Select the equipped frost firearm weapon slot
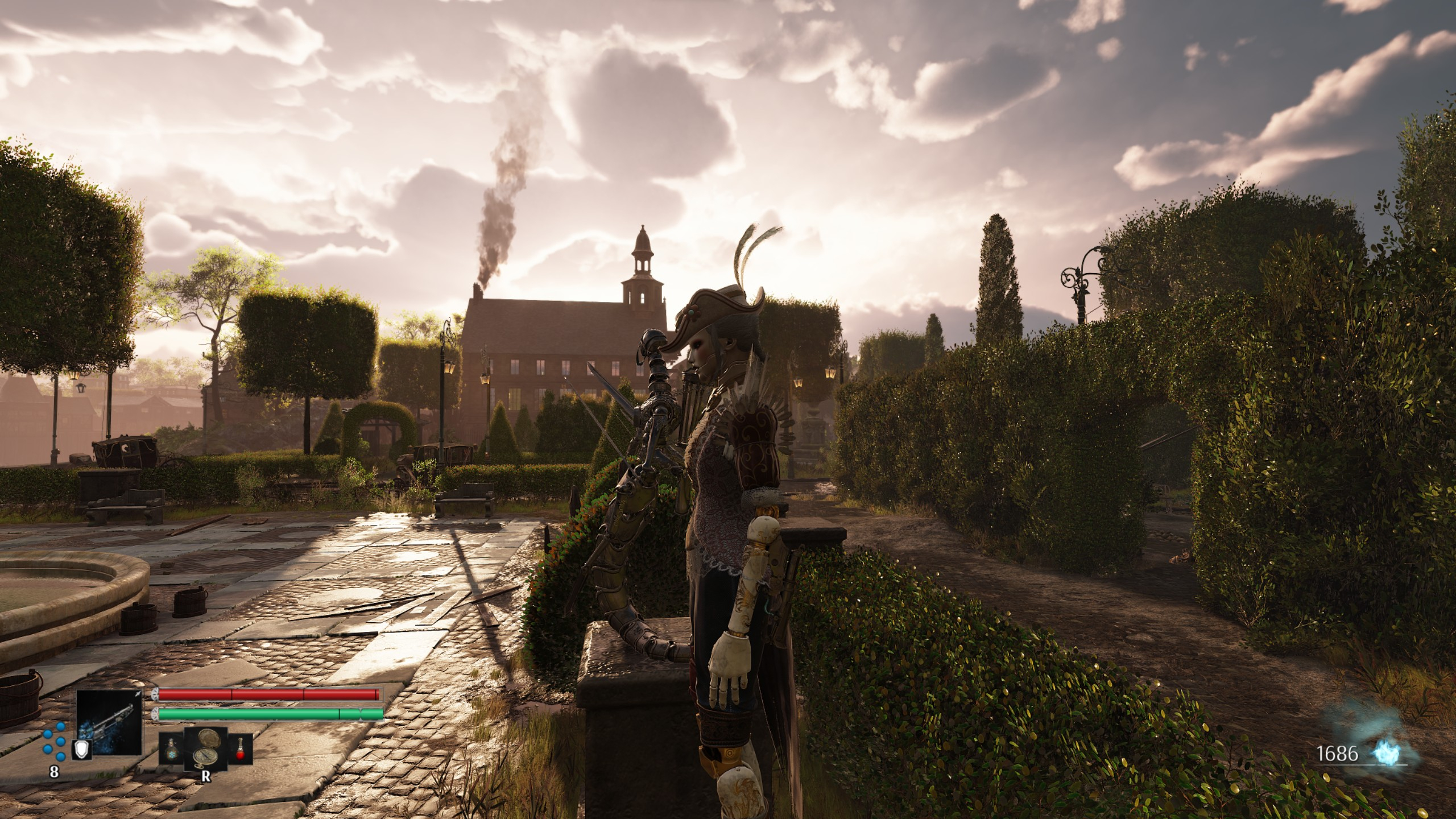1456x819 pixels. click(110, 722)
